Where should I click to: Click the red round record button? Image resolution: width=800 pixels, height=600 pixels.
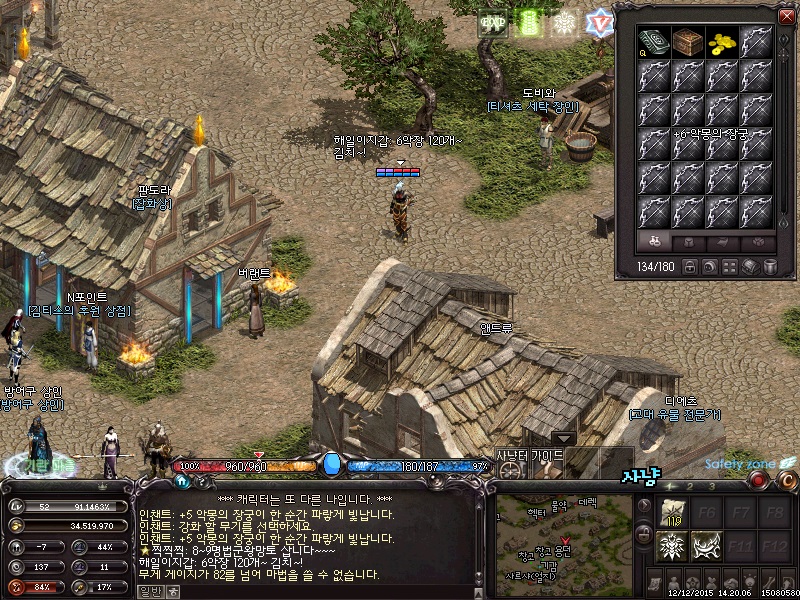click(x=759, y=481)
